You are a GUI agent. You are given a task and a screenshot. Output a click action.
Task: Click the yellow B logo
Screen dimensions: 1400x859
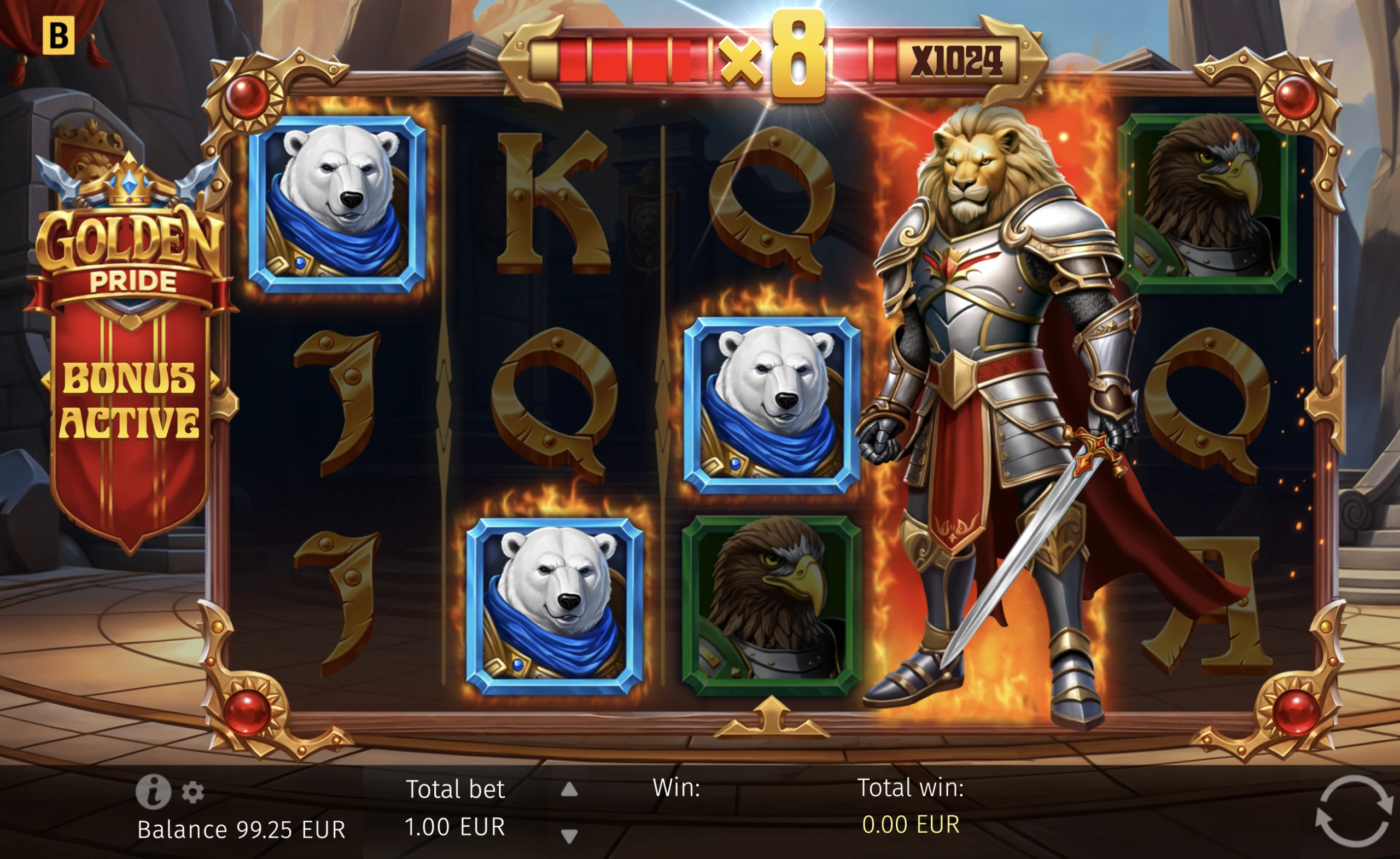point(59,35)
